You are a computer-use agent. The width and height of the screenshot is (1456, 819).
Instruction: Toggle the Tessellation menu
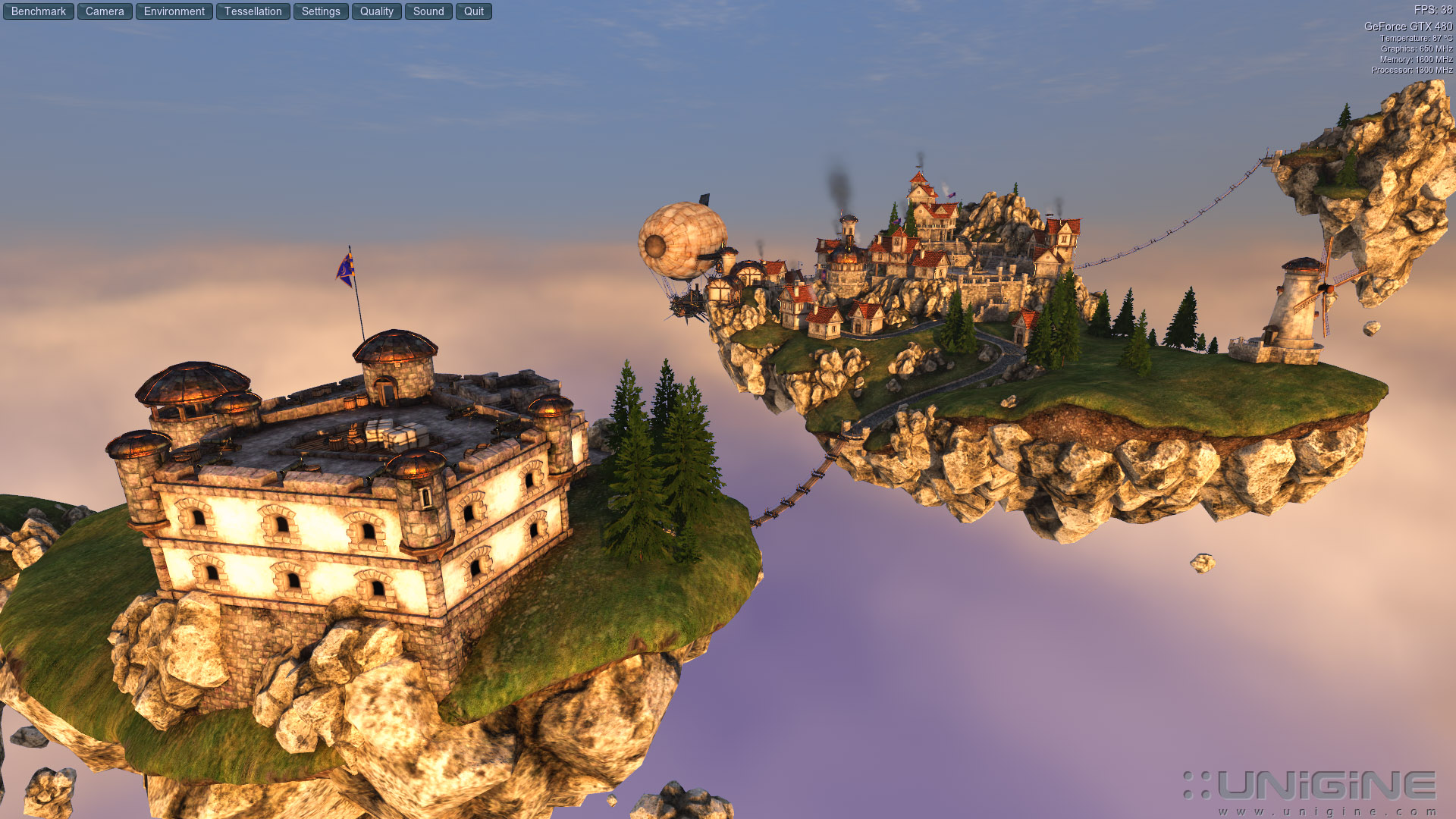(x=253, y=11)
